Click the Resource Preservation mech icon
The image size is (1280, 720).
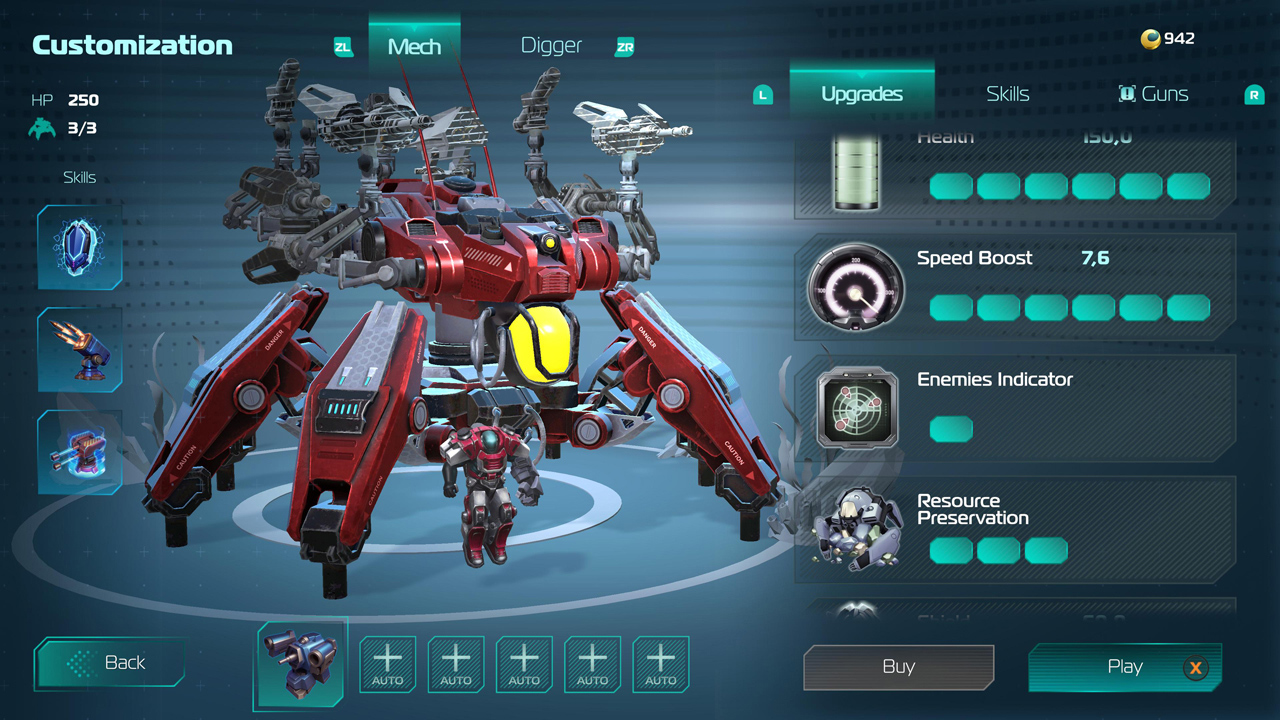[857, 528]
